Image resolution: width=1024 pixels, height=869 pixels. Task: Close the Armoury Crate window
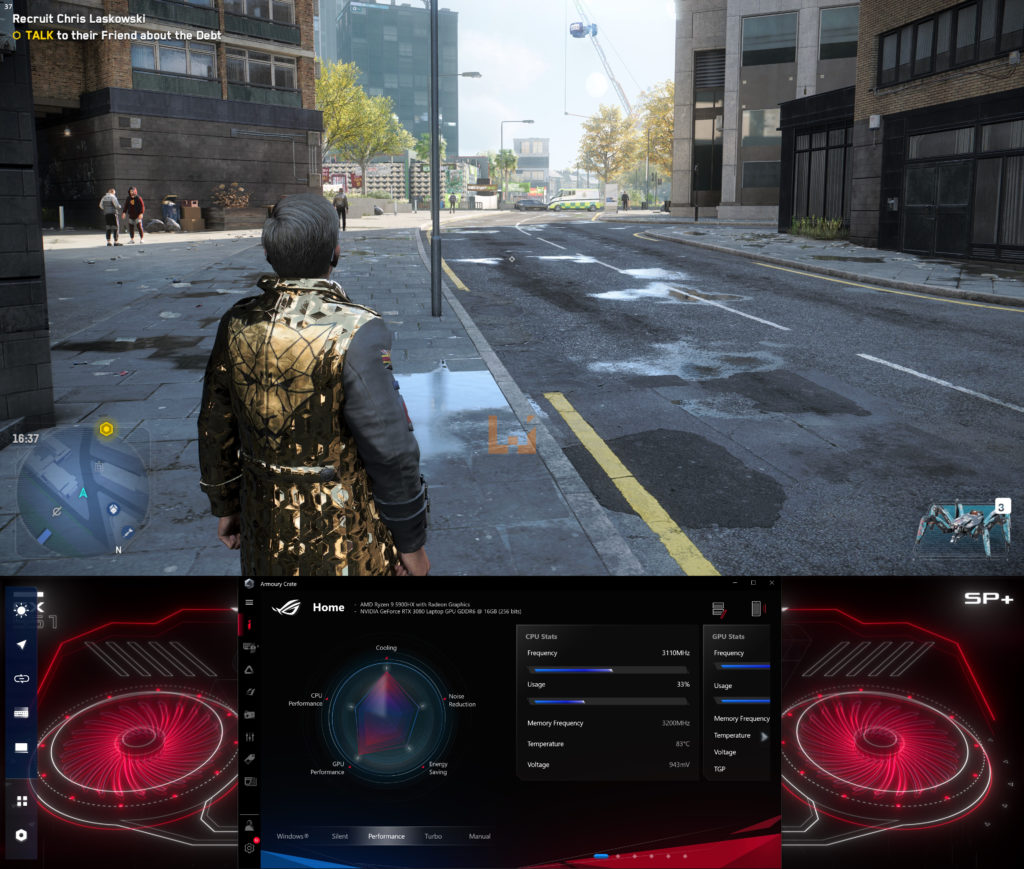[770, 583]
